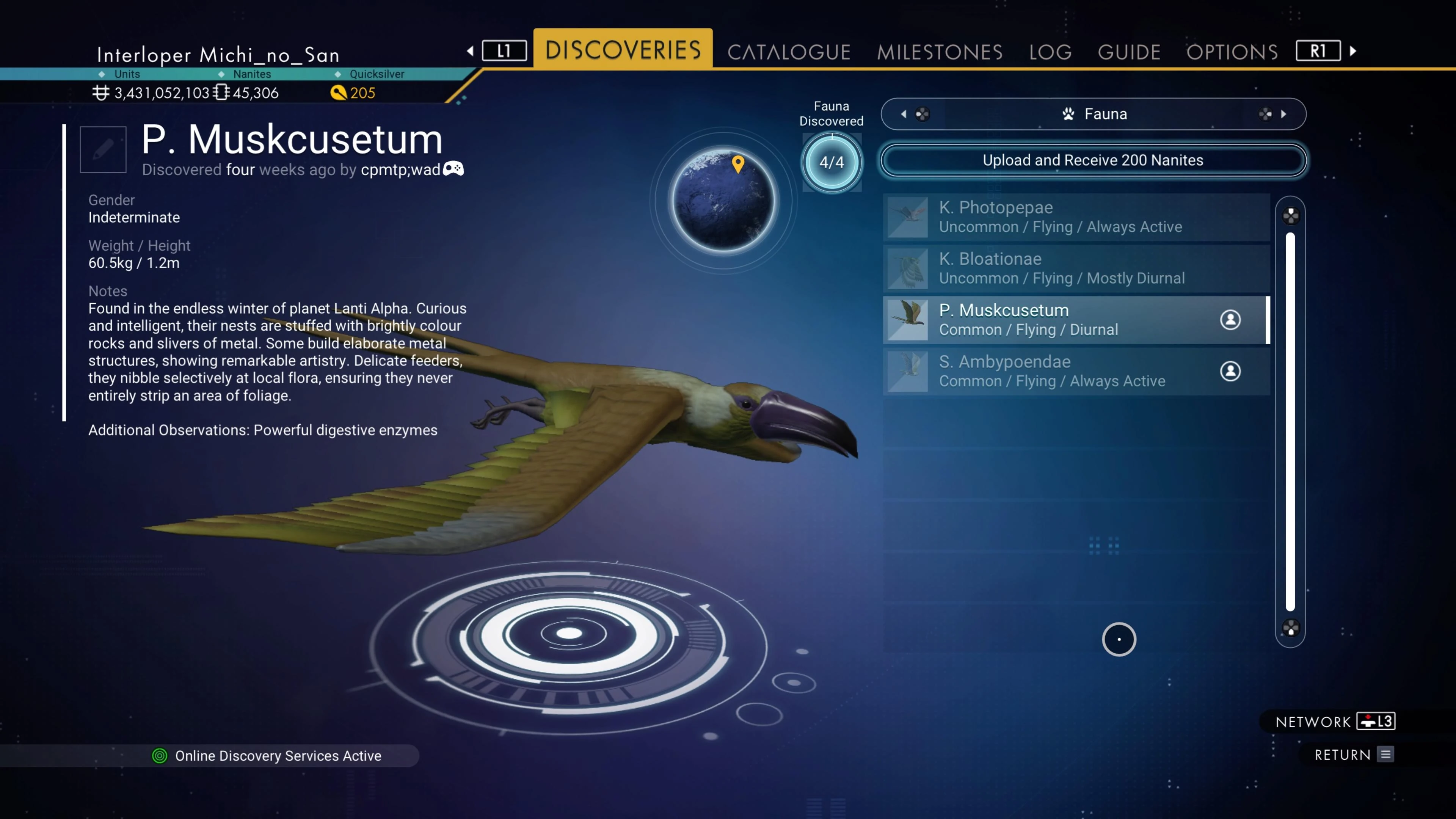Select K. Photopepae in the fauna list
This screenshot has height=819, width=1456.
(1076, 217)
